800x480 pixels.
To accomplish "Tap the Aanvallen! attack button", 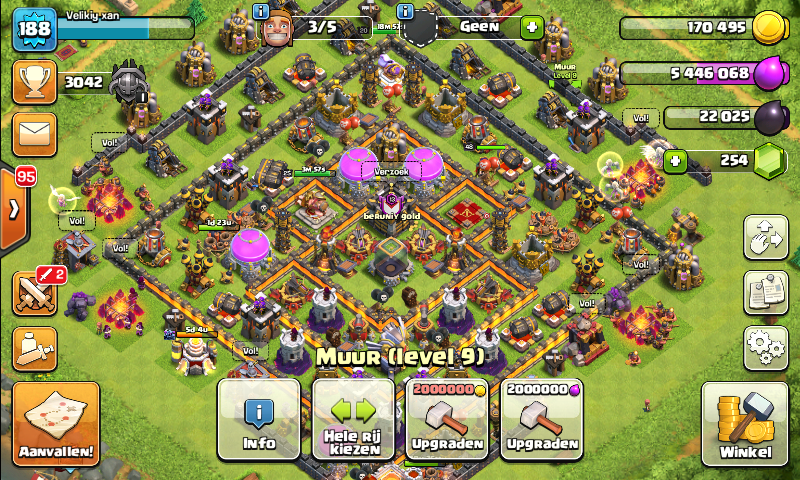I will 56,424.
